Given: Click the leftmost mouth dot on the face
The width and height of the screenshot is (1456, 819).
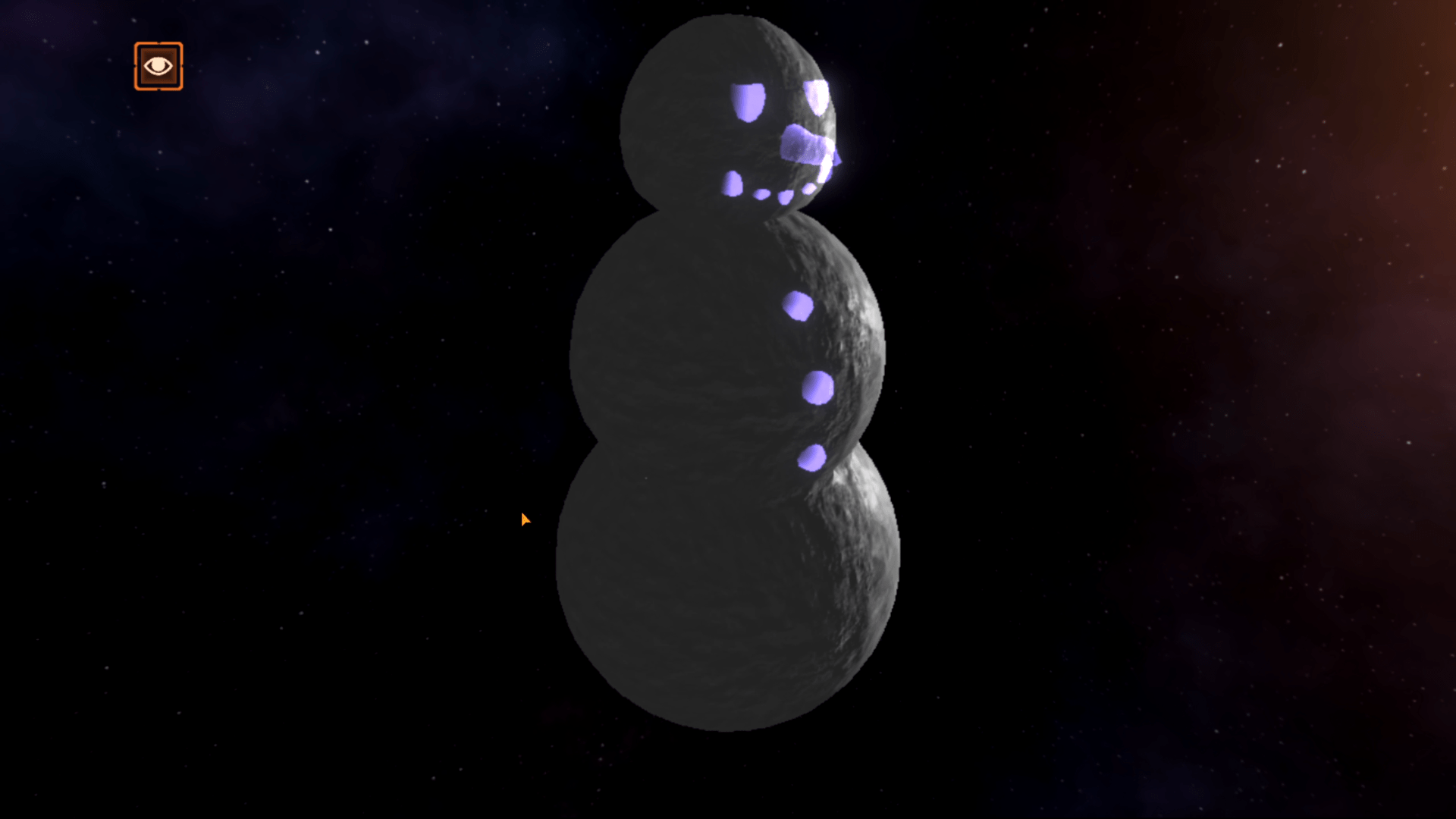Looking at the screenshot, I should coord(732,185).
